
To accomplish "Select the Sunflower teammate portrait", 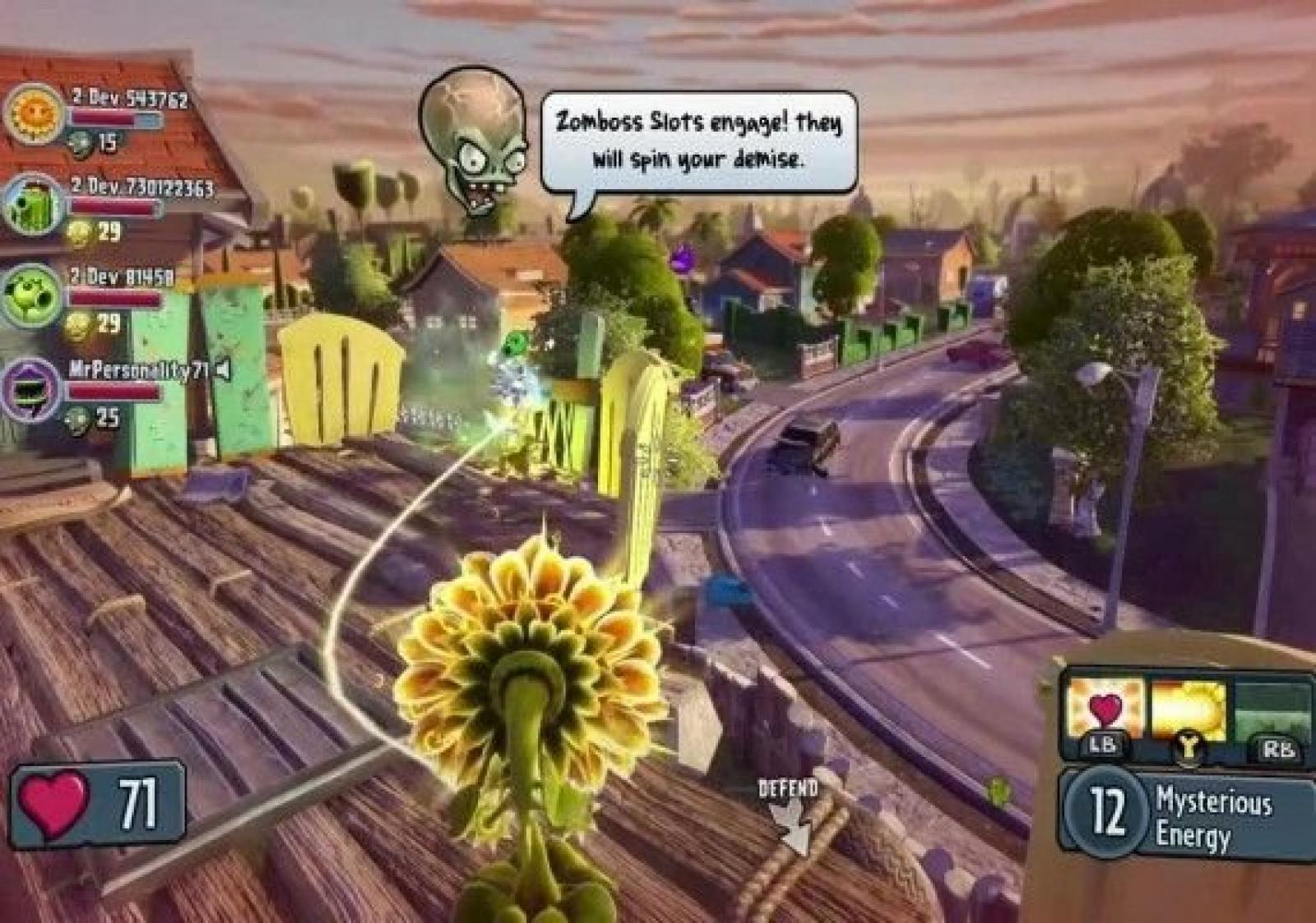I will click(x=35, y=113).
